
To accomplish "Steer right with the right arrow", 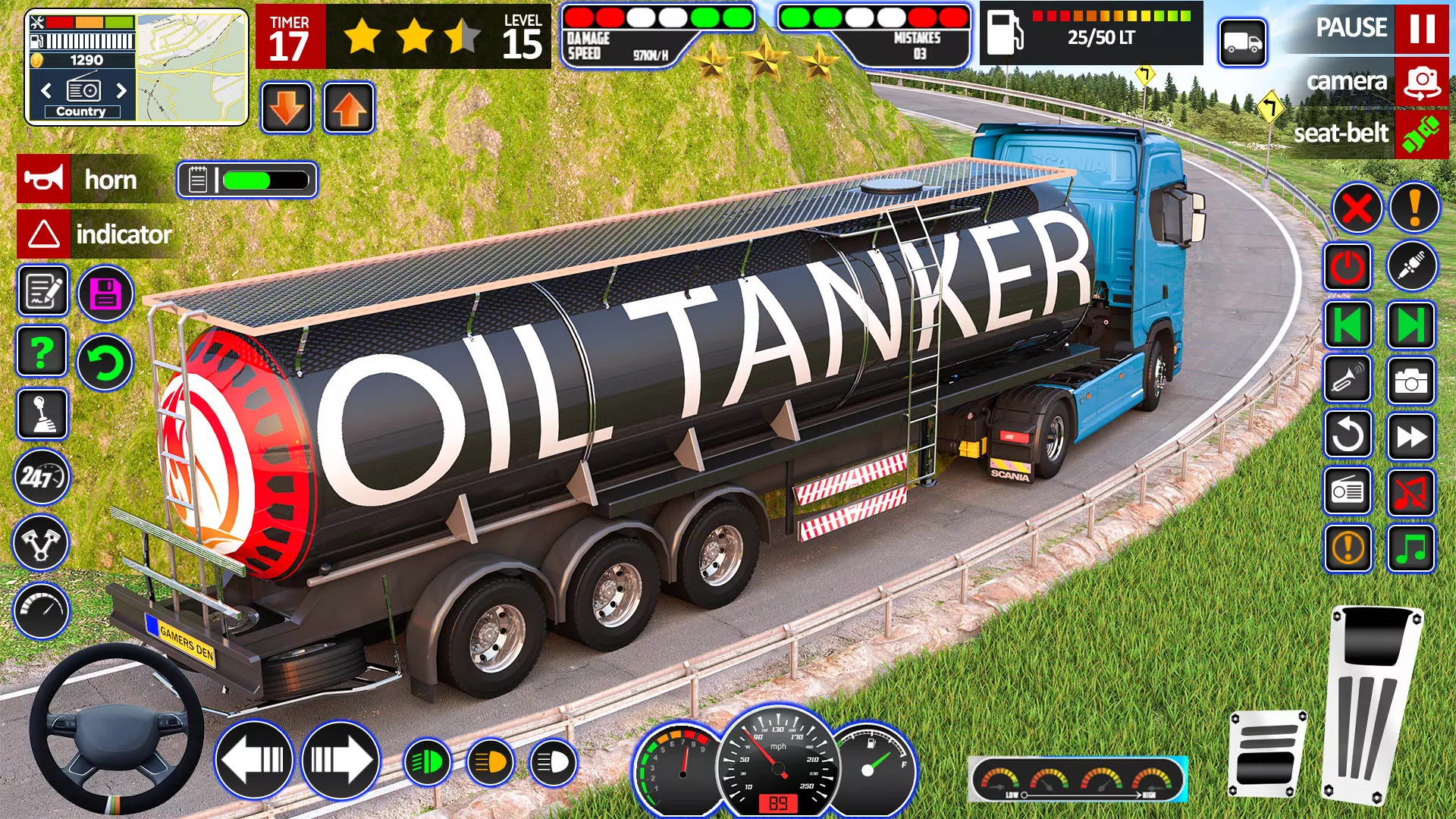I will pyautogui.click(x=340, y=759).
